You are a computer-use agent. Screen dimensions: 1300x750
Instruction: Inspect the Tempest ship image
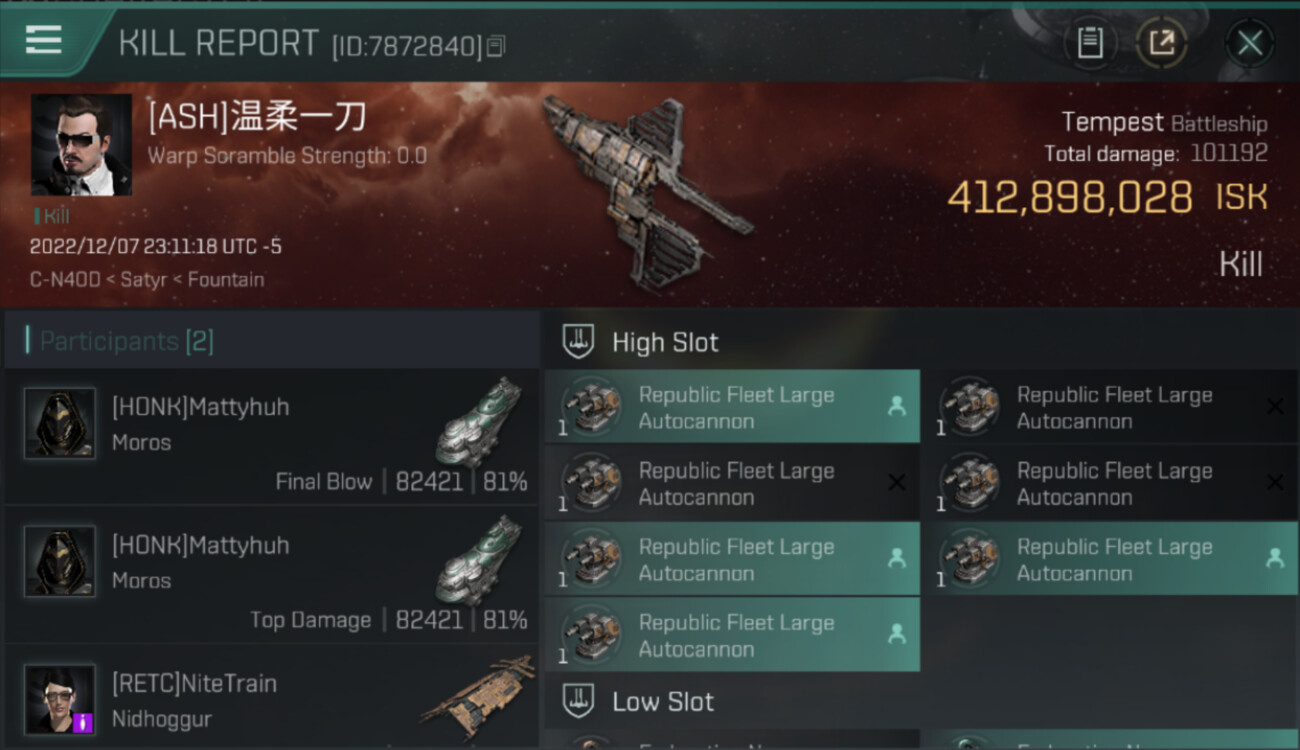pyautogui.click(x=645, y=190)
